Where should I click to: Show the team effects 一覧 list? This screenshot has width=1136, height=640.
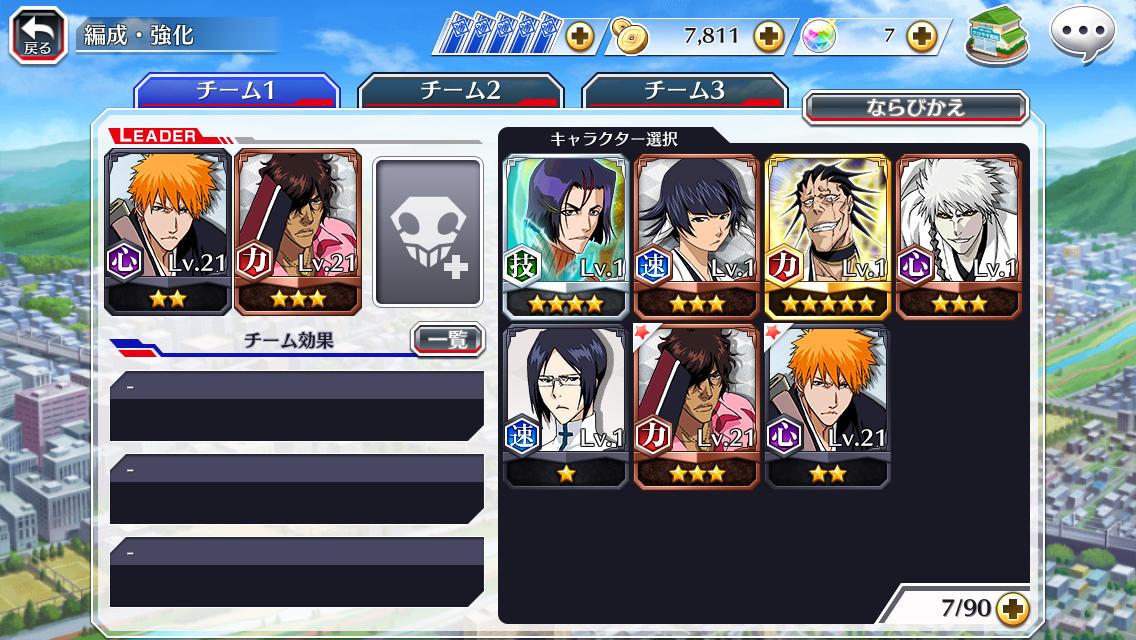coord(447,340)
